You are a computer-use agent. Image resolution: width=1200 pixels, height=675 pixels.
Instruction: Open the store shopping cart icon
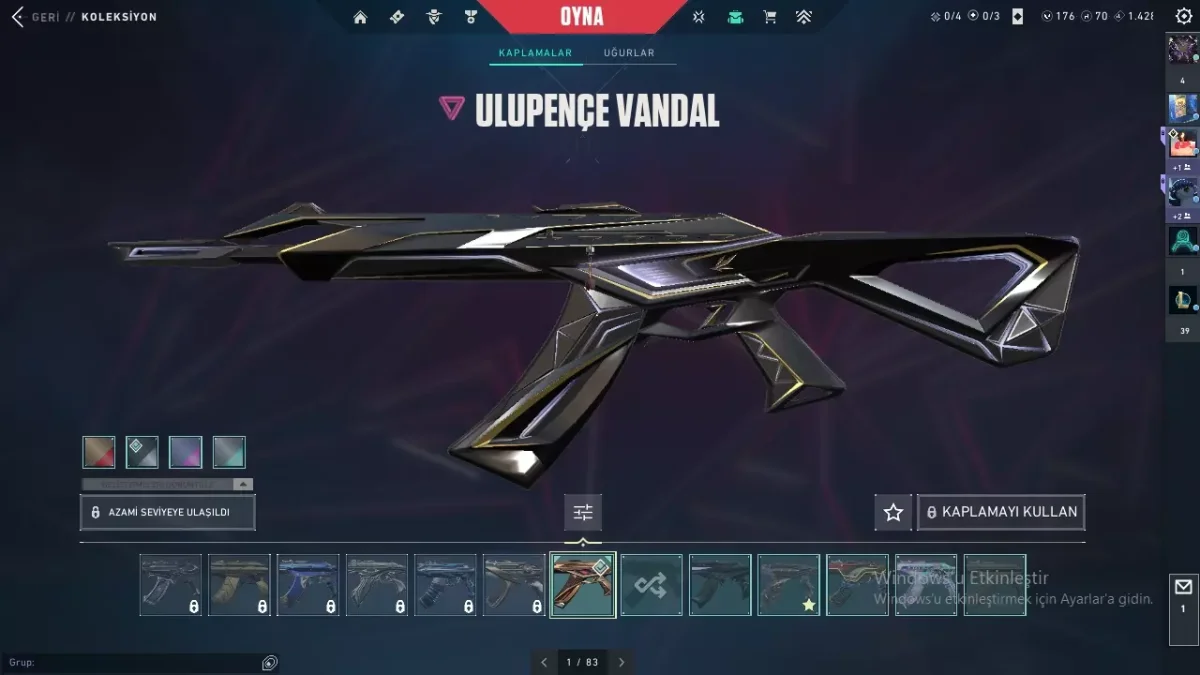(x=769, y=17)
